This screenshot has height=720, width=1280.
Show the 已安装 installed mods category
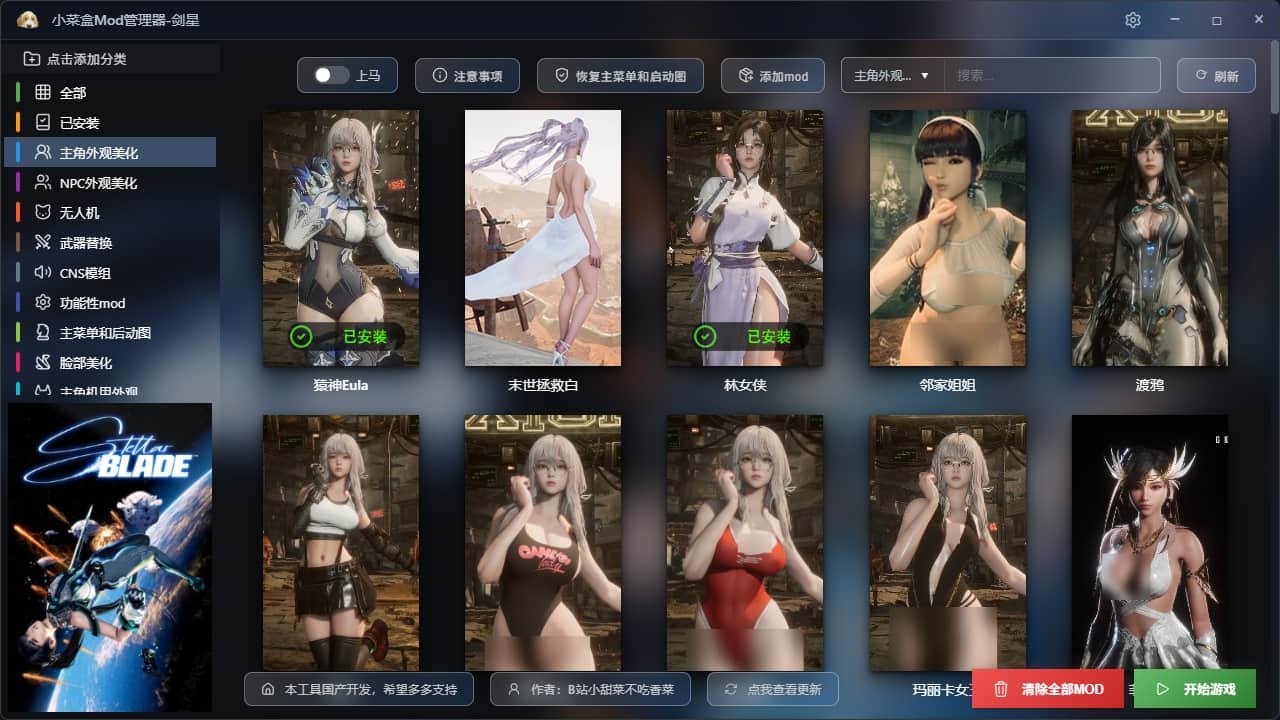tap(79, 123)
